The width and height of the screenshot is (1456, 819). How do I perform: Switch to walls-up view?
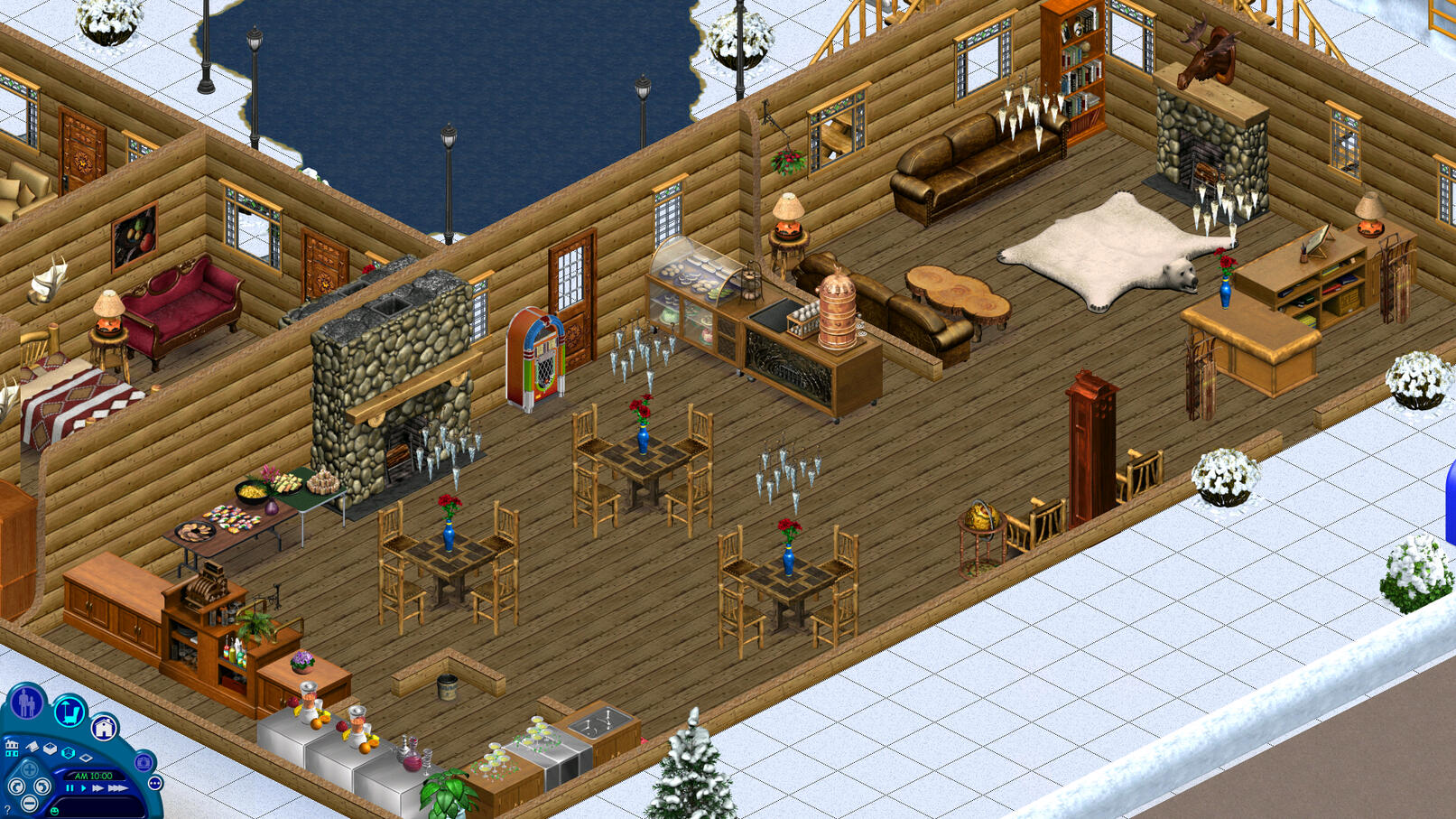click(51, 749)
